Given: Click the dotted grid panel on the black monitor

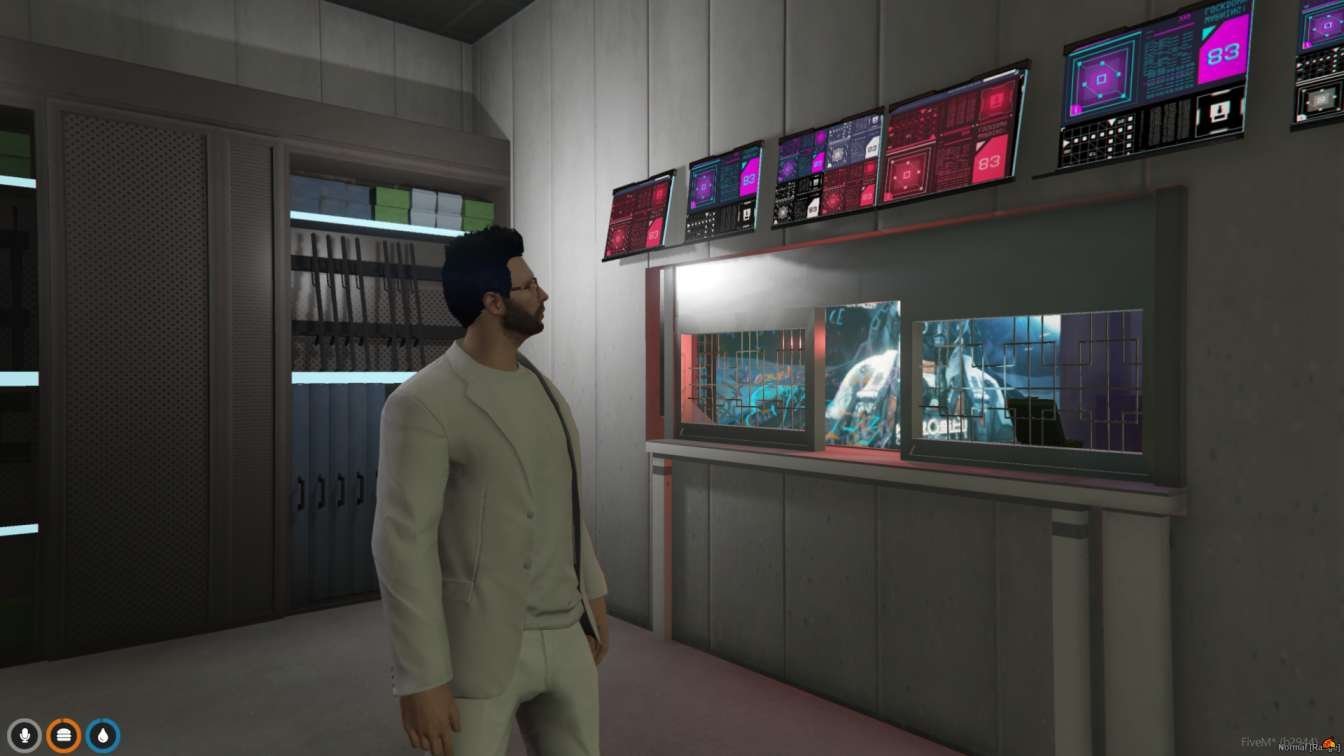Looking at the screenshot, I should click(1098, 140).
